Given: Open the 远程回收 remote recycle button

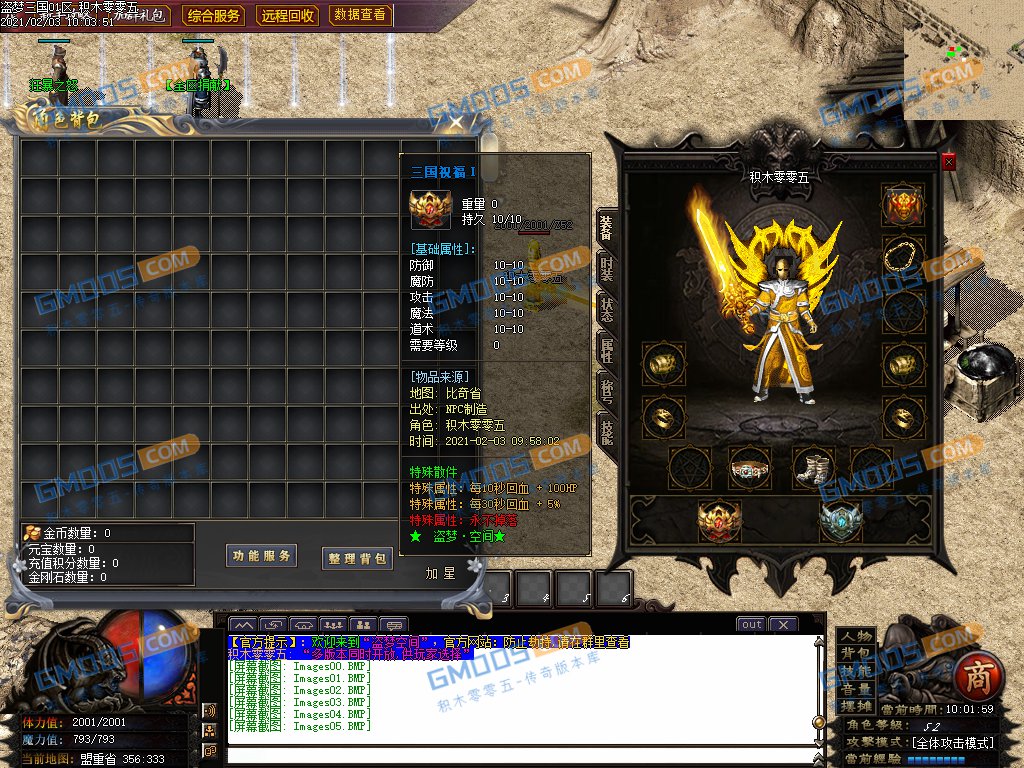Looking at the screenshot, I should point(288,16).
